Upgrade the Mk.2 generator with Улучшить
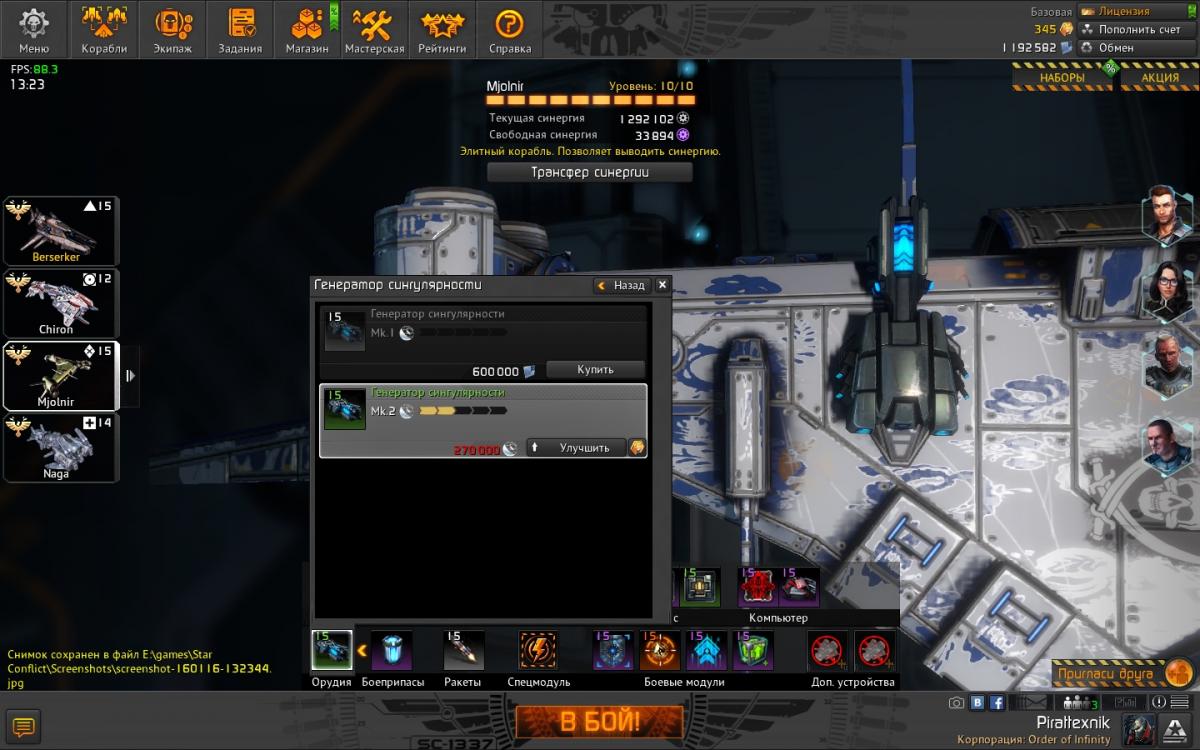1200x750 pixels. pyautogui.click(x=576, y=448)
